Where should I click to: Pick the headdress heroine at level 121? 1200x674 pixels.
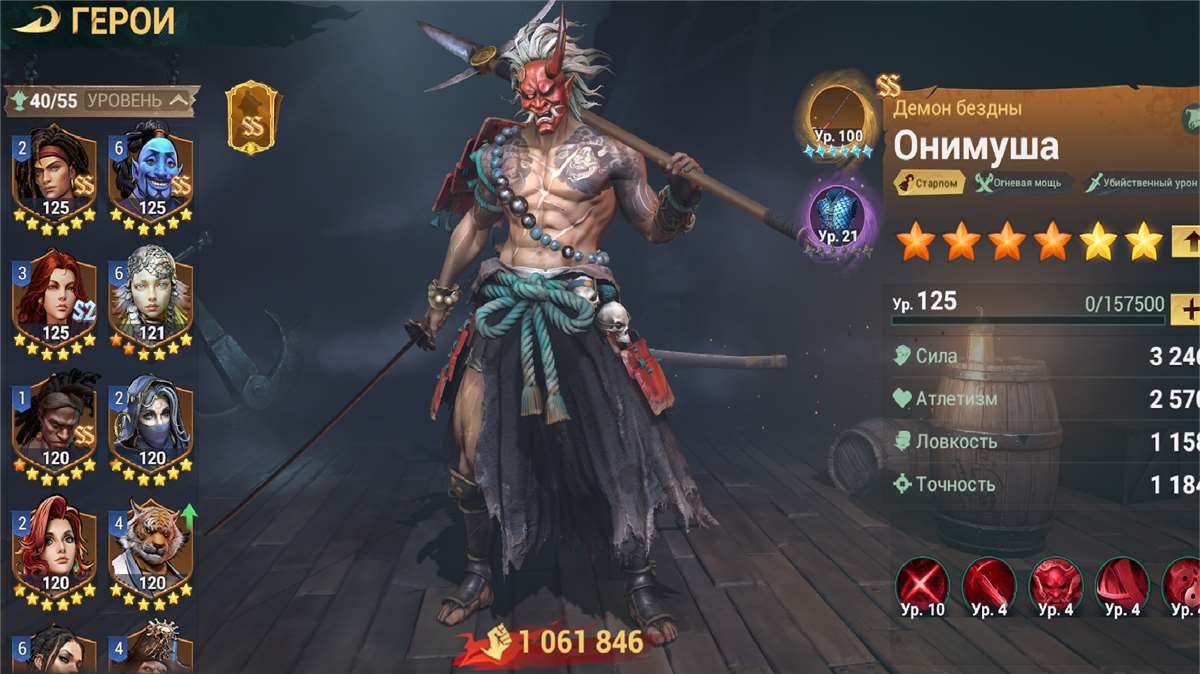click(151, 298)
